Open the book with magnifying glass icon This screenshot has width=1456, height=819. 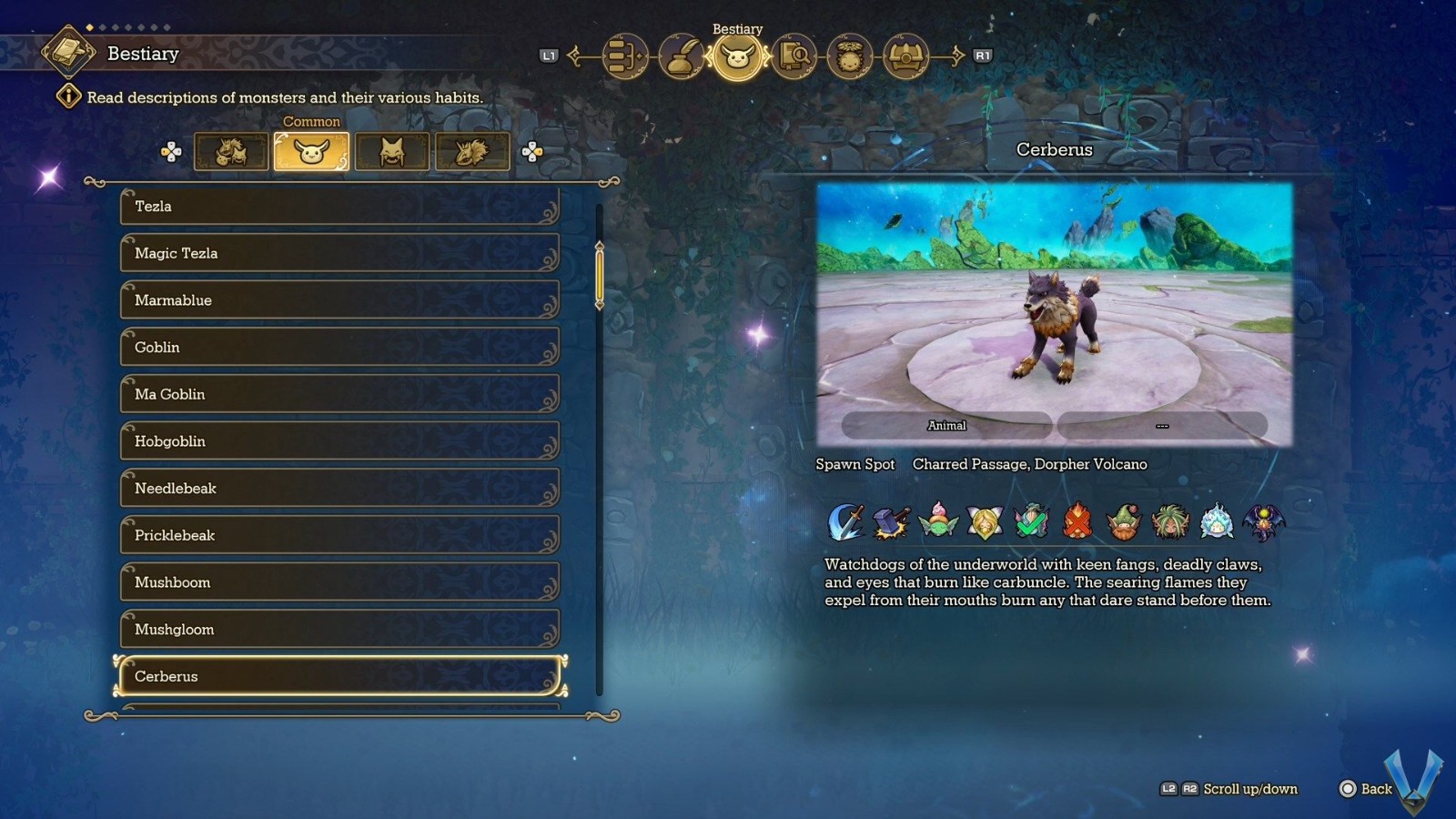tap(793, 56)
